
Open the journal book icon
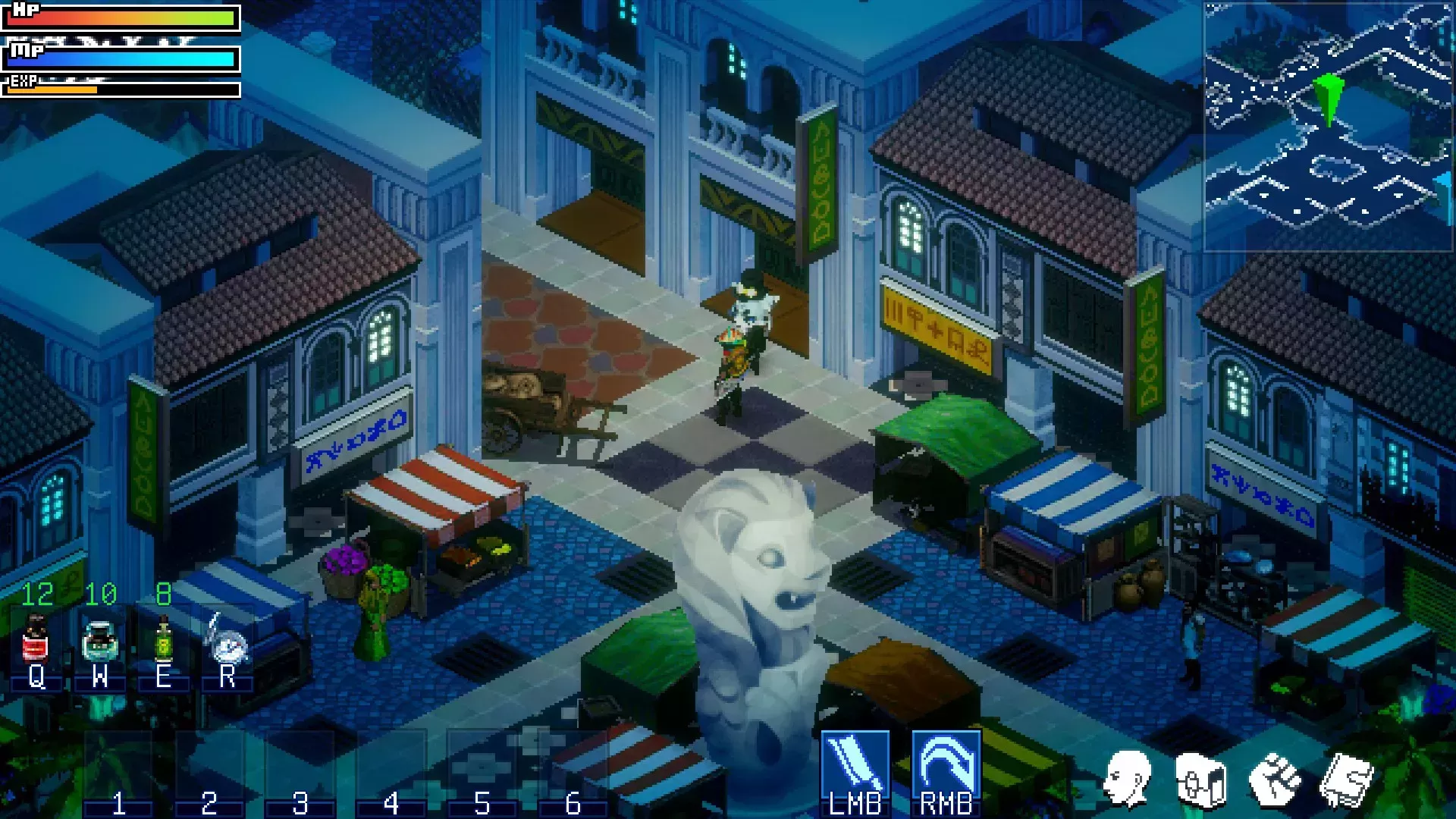point(1347,780)
